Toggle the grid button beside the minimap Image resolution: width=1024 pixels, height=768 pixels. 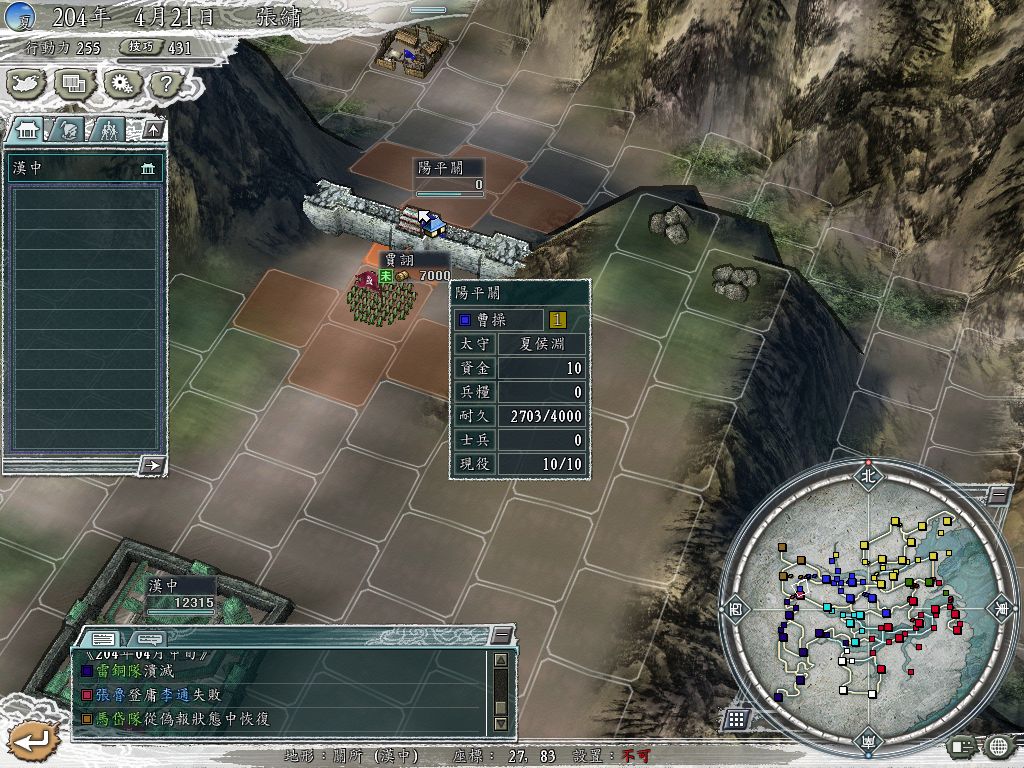coord(737,718)
